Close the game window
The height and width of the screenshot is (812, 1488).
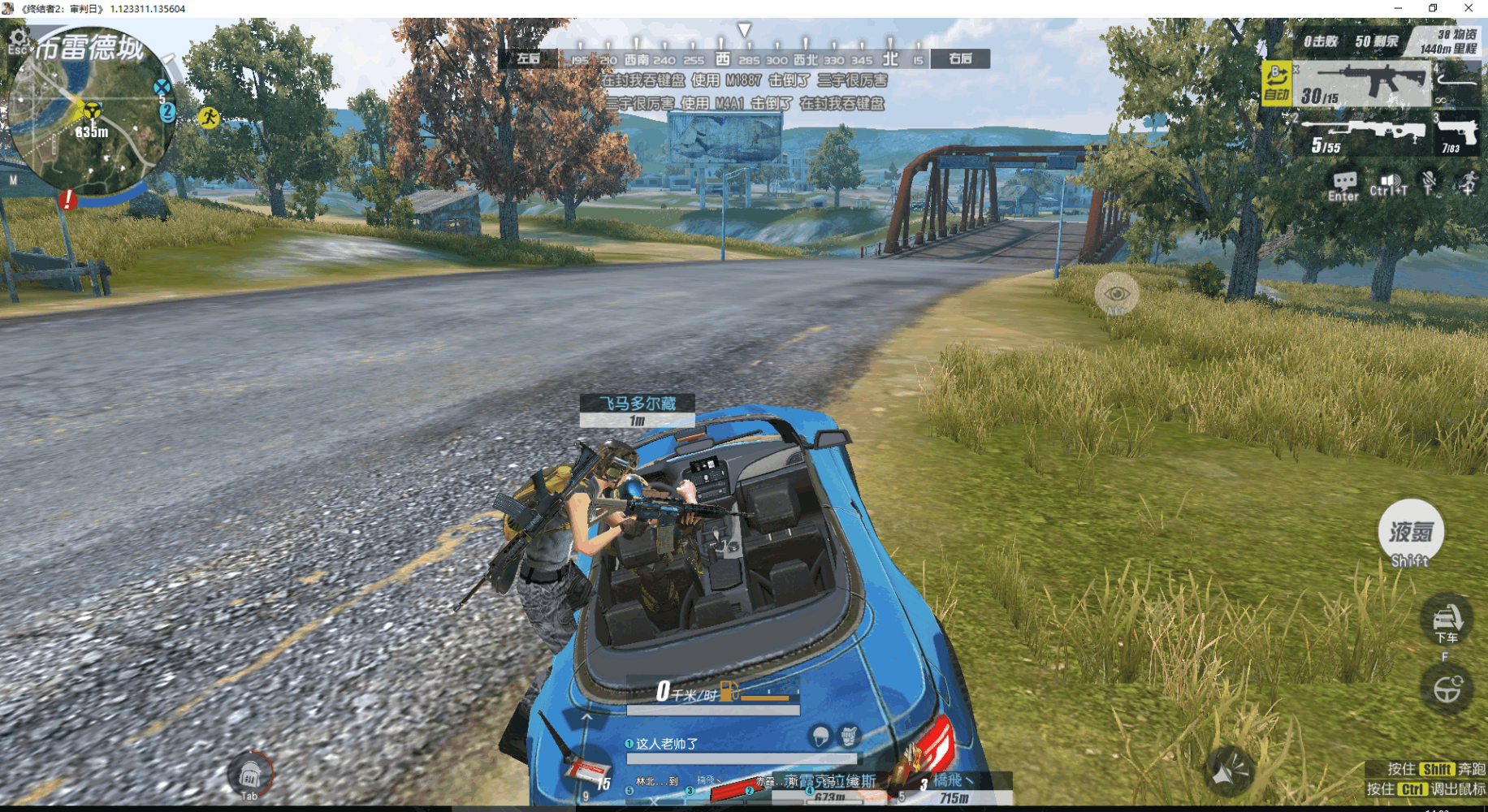(1469, 8)
